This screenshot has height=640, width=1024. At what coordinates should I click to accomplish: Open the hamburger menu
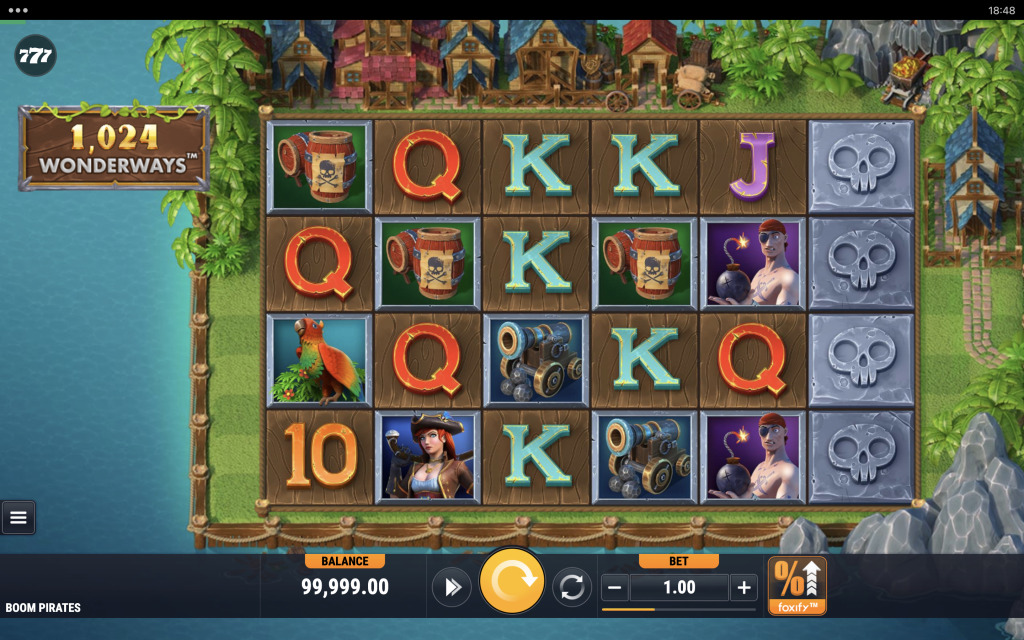[18, 517]
